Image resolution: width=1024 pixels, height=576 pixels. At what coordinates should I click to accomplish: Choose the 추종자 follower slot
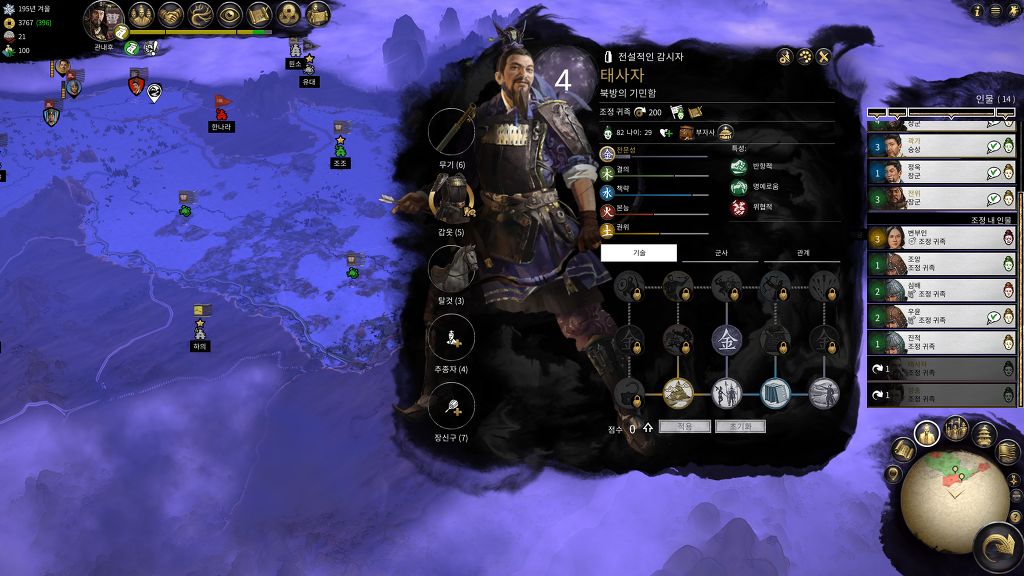[451, 337]
